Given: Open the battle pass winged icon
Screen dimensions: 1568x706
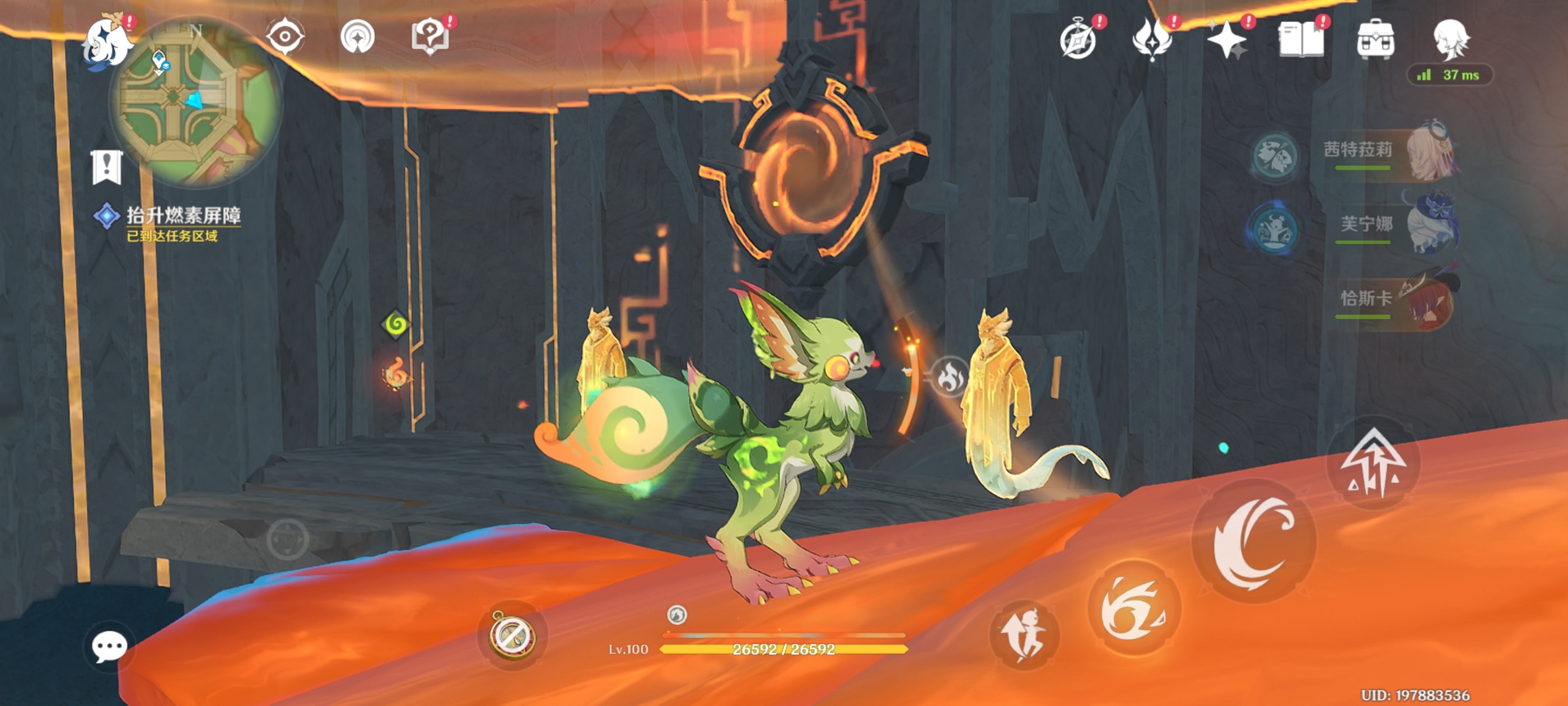Looking at the screenshot, I should click(x=1152, y=40).
